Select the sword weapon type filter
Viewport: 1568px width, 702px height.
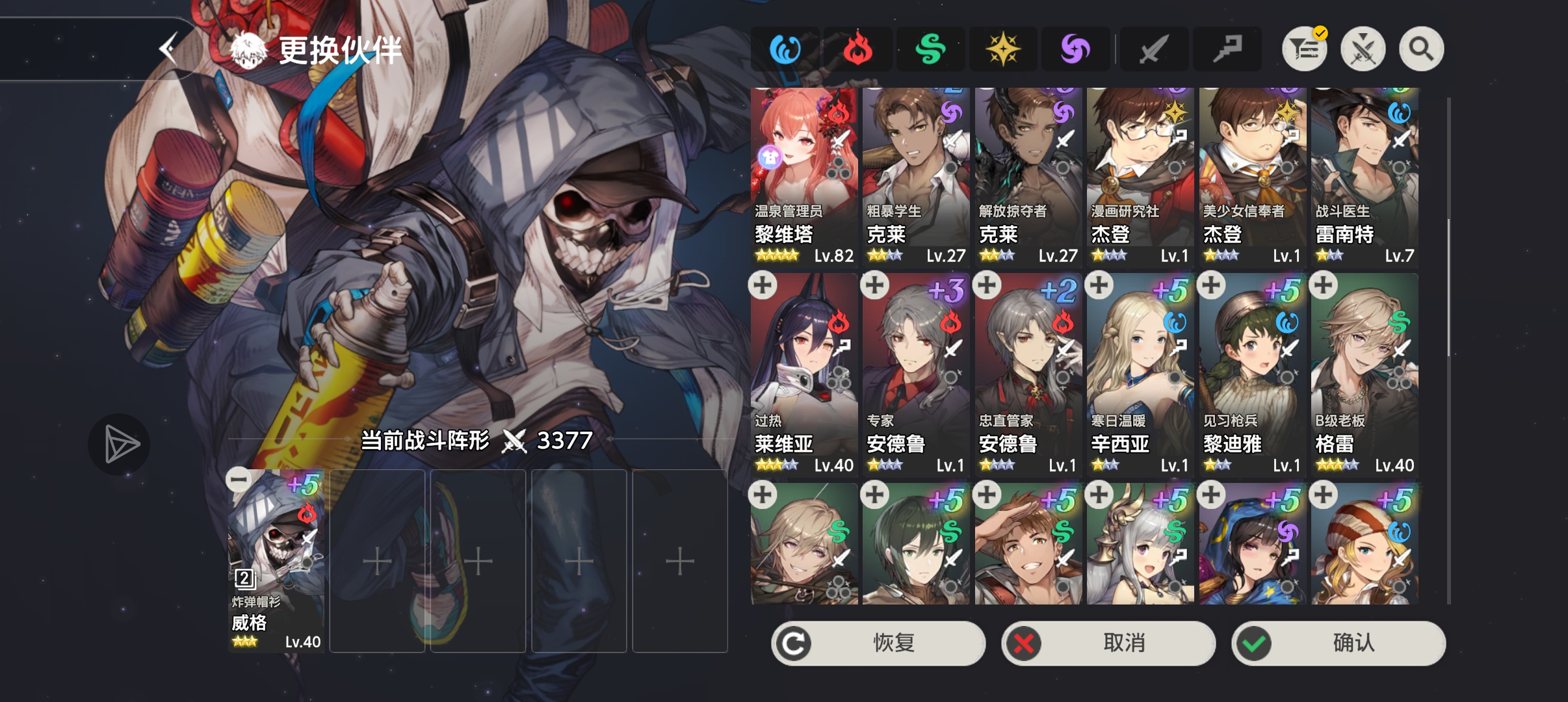pos(1154,48)
